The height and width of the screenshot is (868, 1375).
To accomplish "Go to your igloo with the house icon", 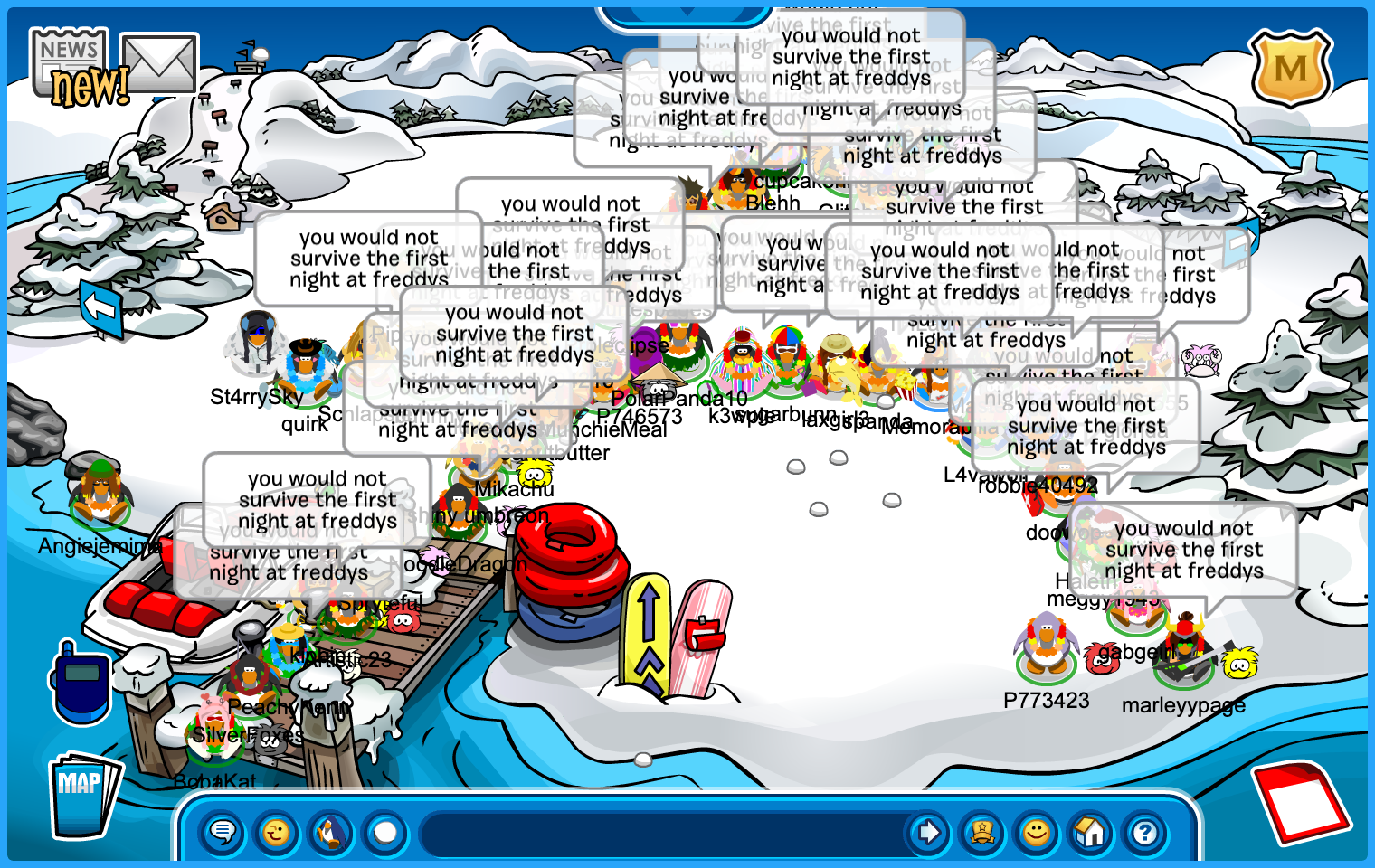I will tap(1091, 832).
